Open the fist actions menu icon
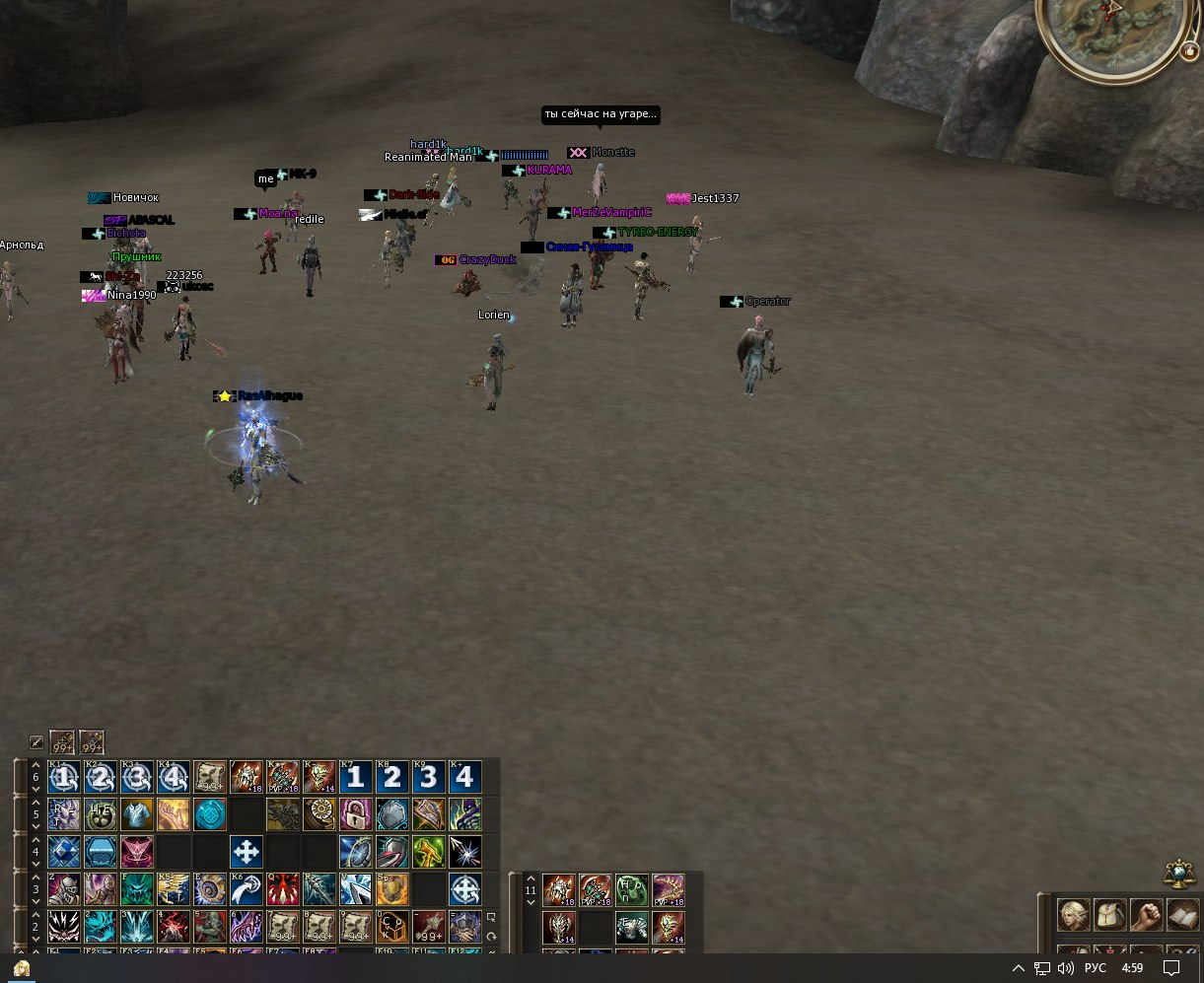Image resolution: width=1204 pixels, height=983 pixels. [1147, 915]
